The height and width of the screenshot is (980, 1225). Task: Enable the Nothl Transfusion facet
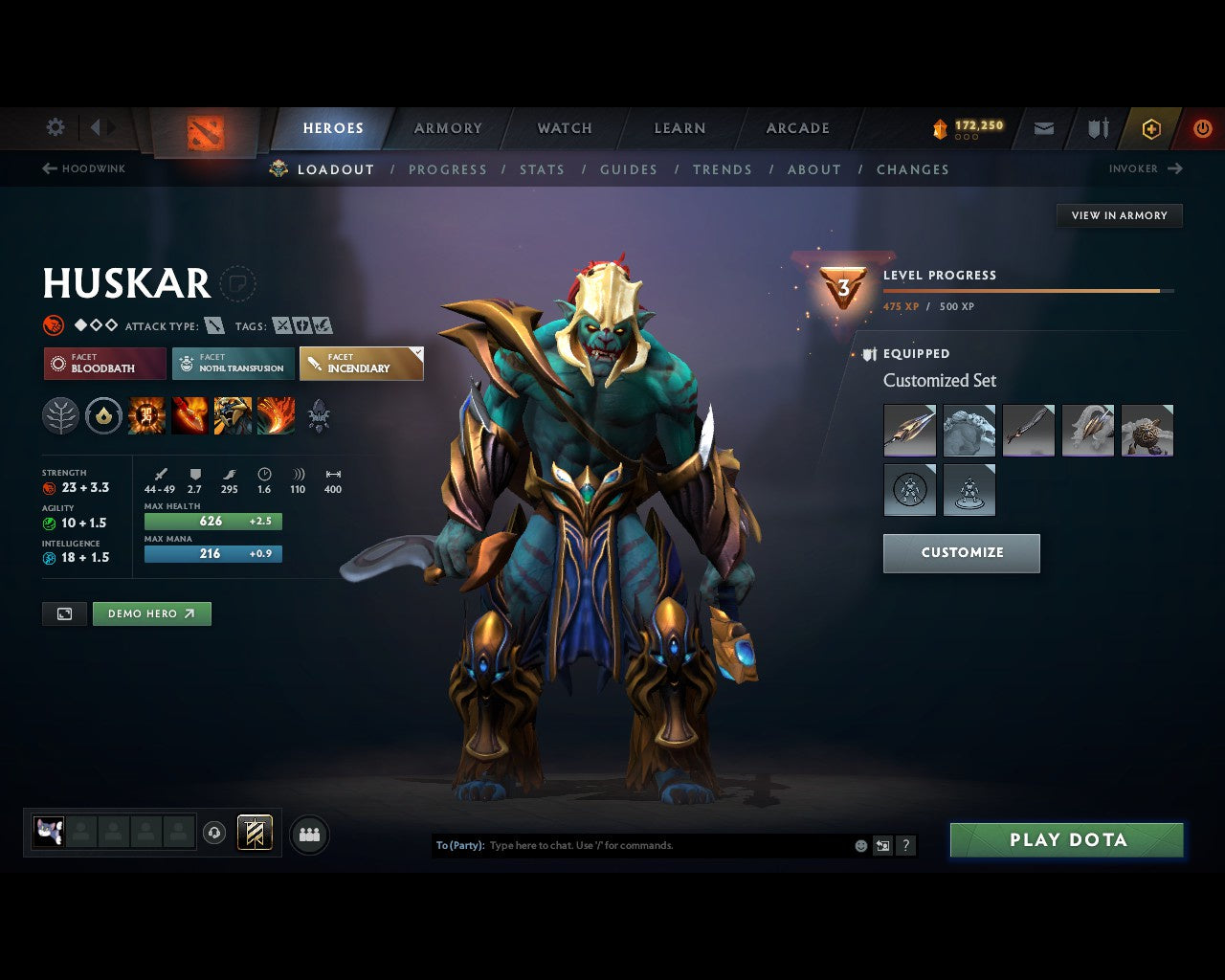click(233, 364)
